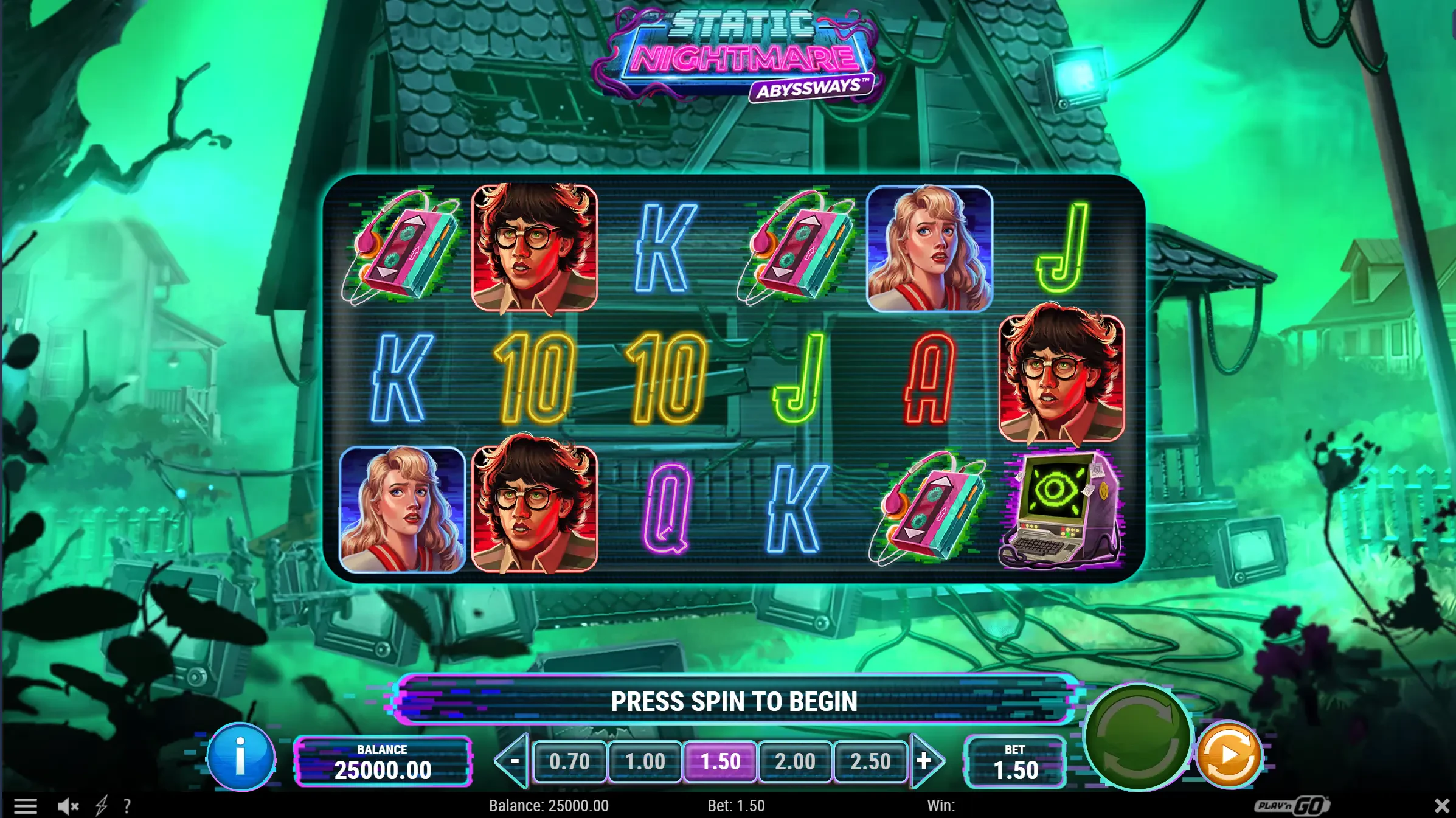1456x818 pixels.
Task: Open the blue info paytable button
Action: click(x=241, y=757)
